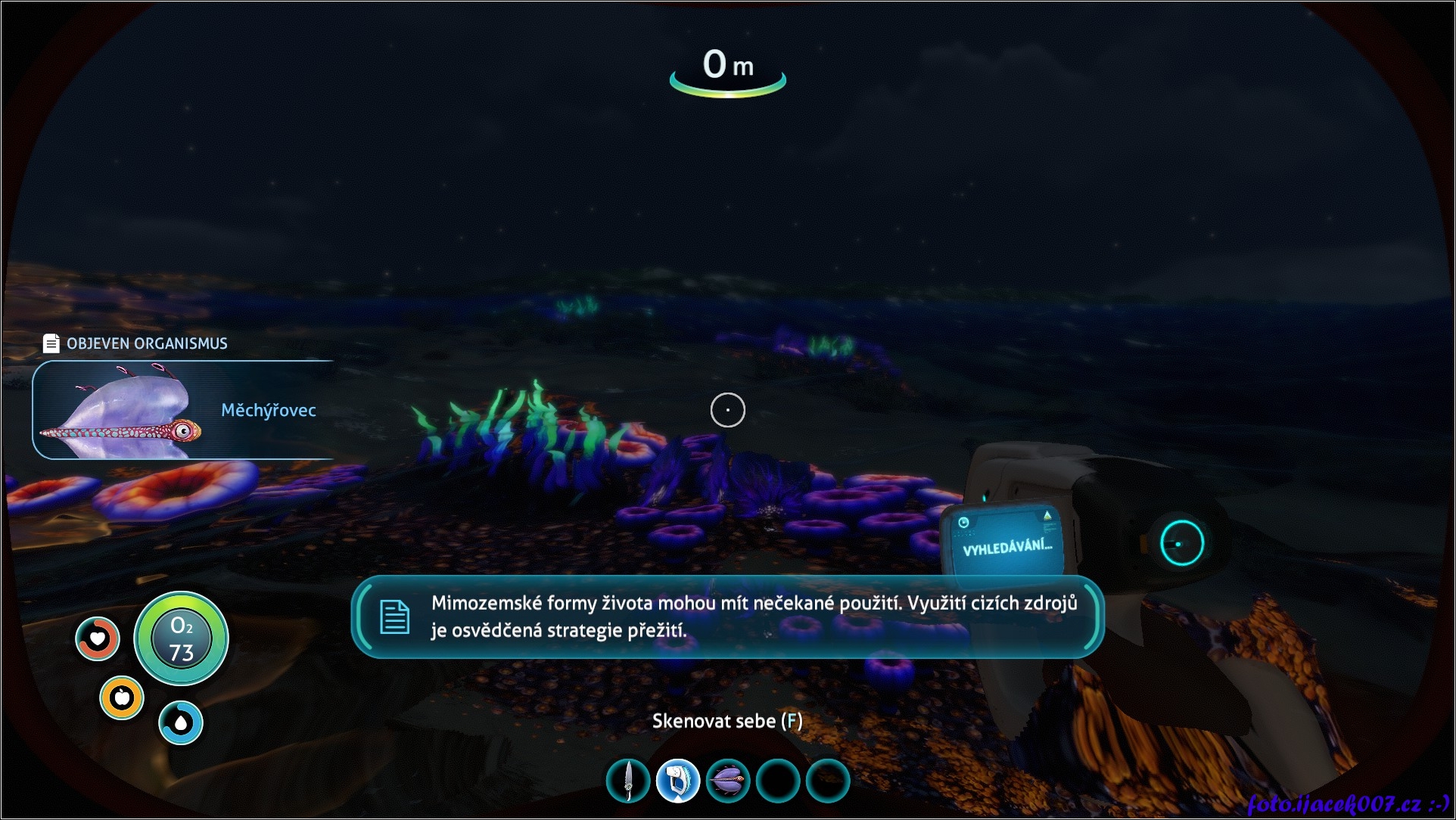
Task: Select the survival knife hotbar slot
Action: (628, 781)
